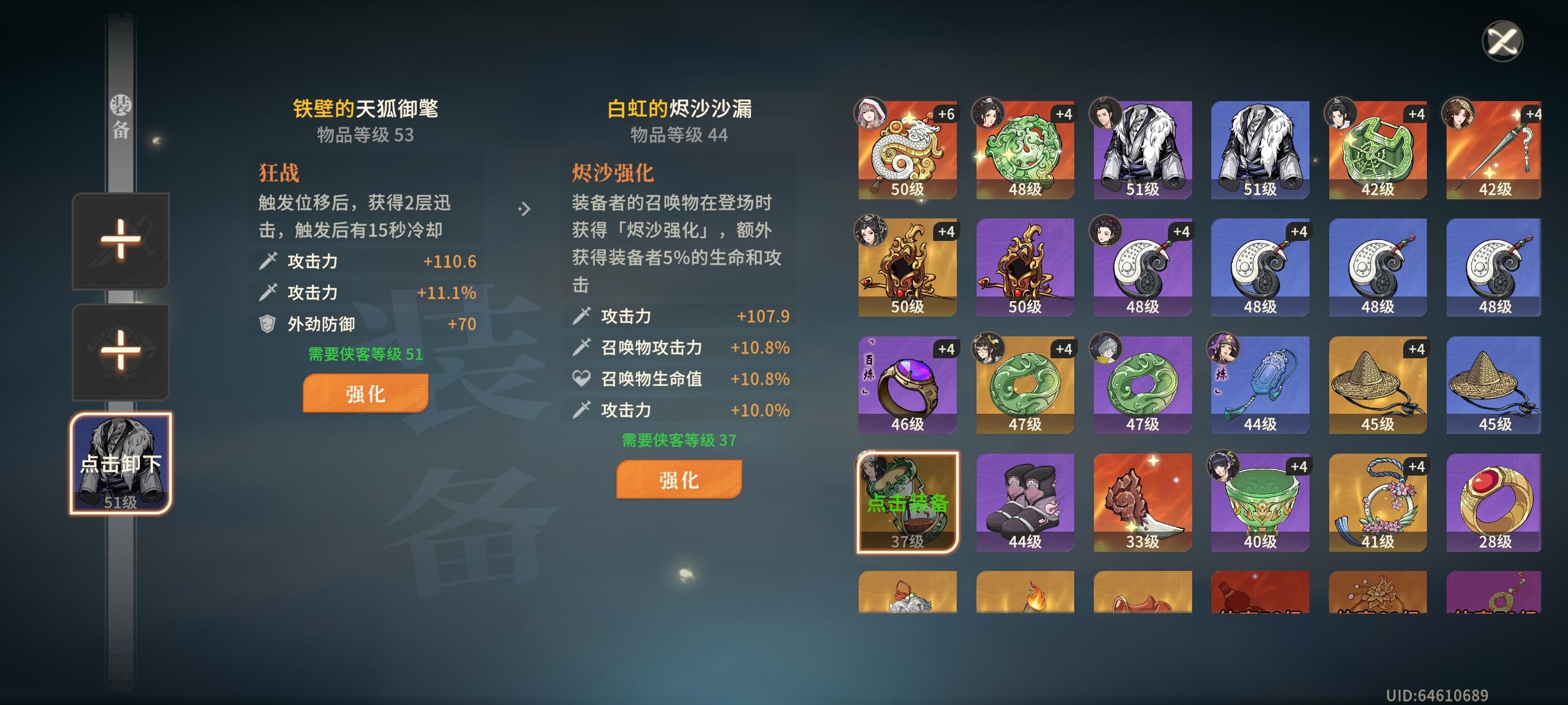Select the 45级 straw hat item
Viewport: 1568px width, 705px height.
[1377, 384]
